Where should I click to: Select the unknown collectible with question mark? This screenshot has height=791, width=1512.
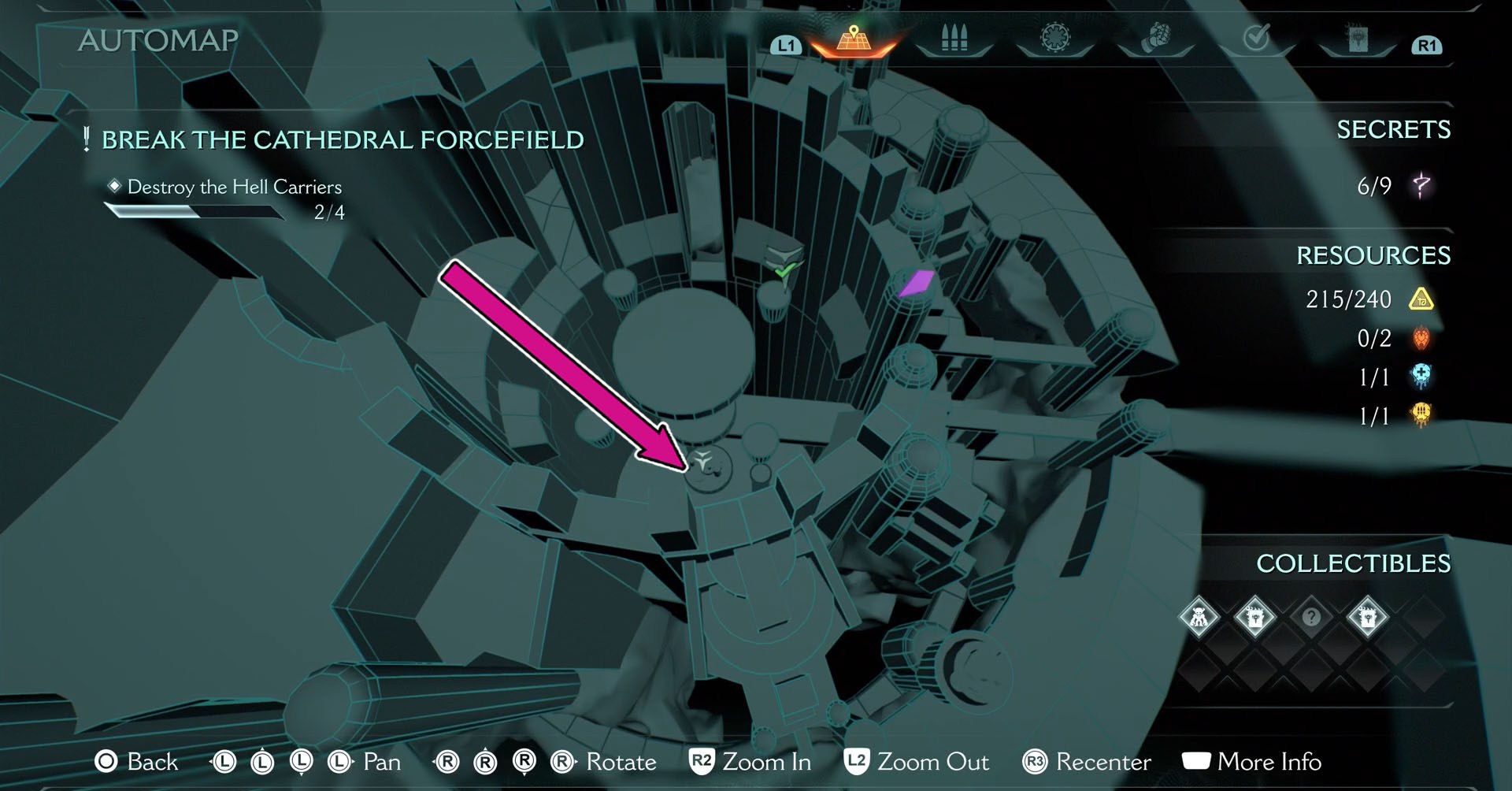click(1311, 618)
